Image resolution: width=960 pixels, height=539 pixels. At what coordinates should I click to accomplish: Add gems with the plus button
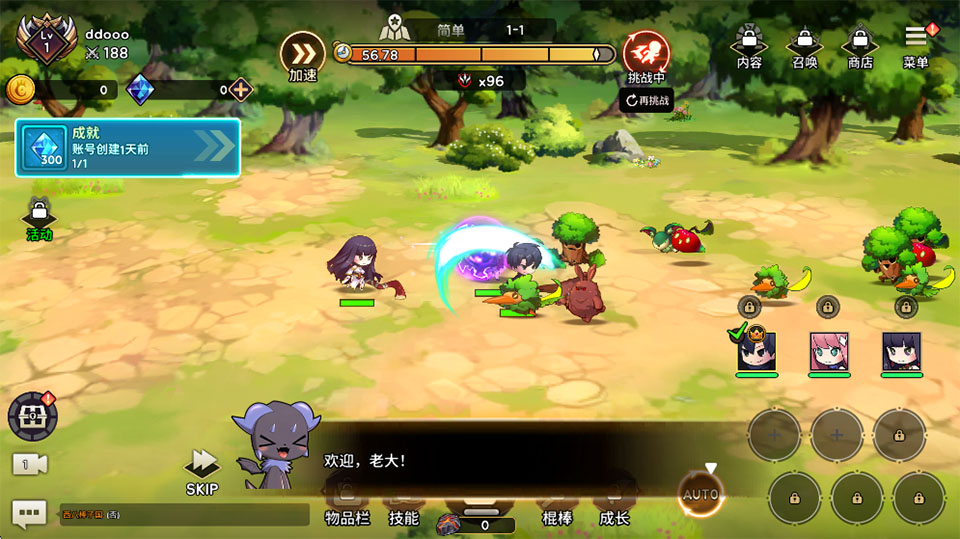pyautogui.click(x=240, y=90)
